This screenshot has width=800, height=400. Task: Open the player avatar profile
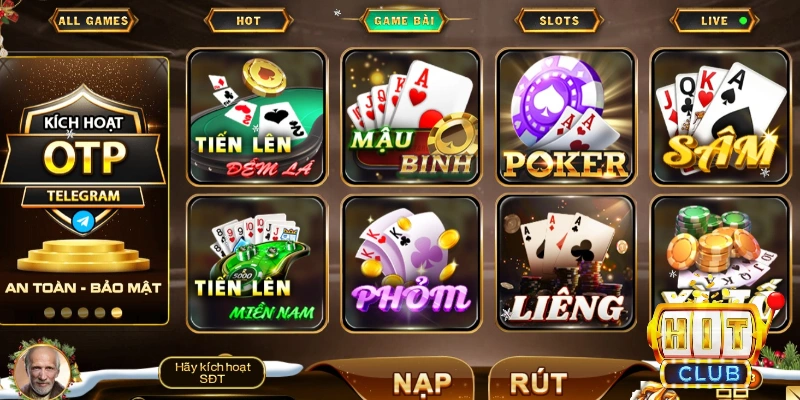pyautogui.click(x=40, y=371)
